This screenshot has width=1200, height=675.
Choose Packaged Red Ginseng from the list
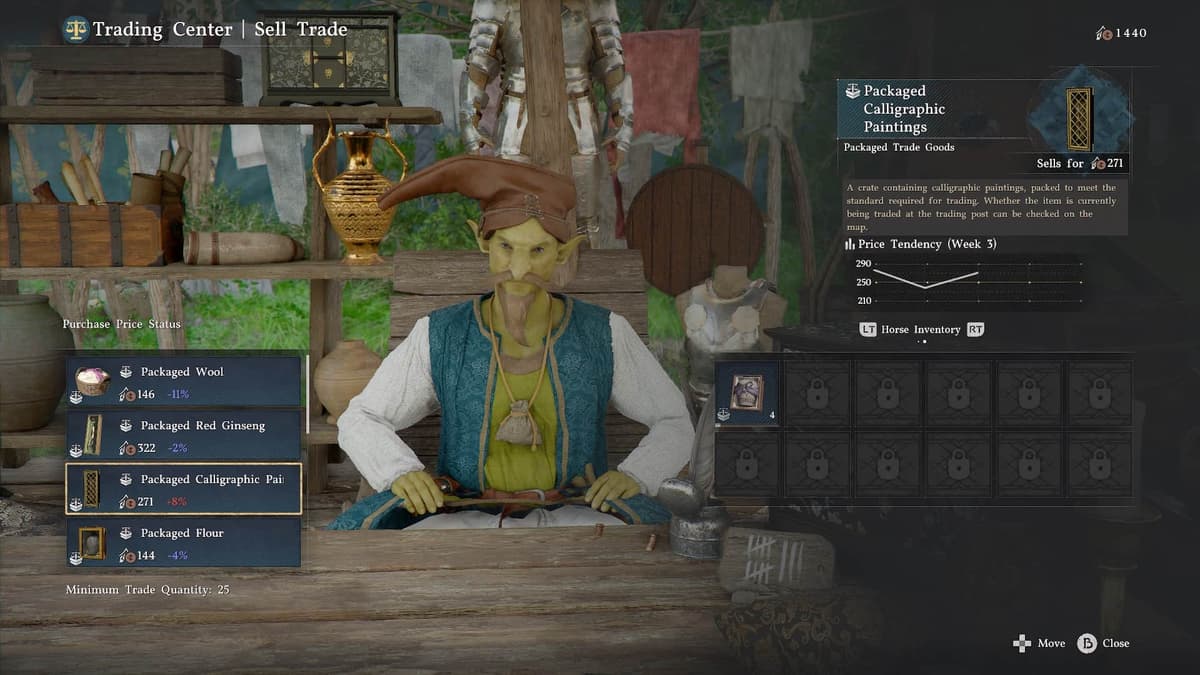pos(184,435)
